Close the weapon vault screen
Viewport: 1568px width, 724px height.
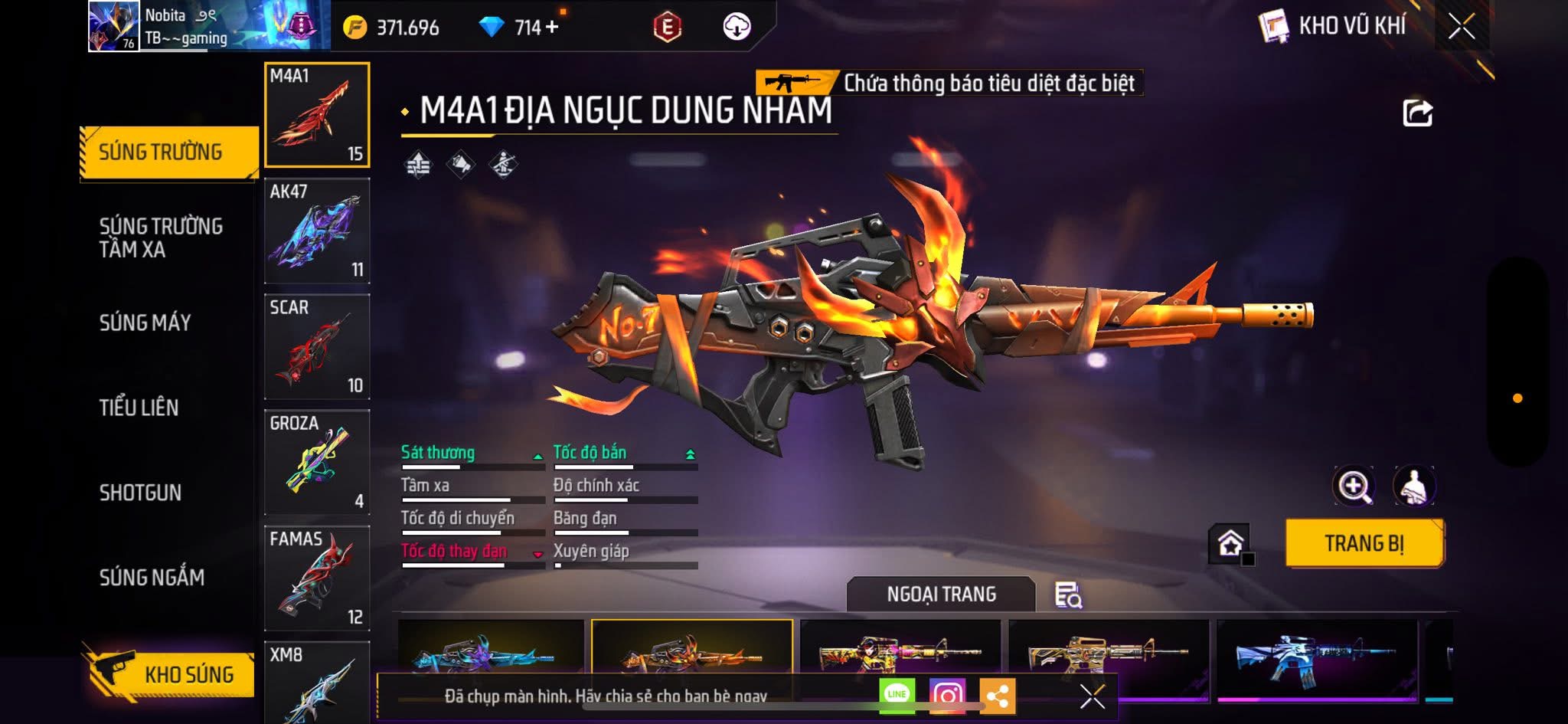[1461, 27]
